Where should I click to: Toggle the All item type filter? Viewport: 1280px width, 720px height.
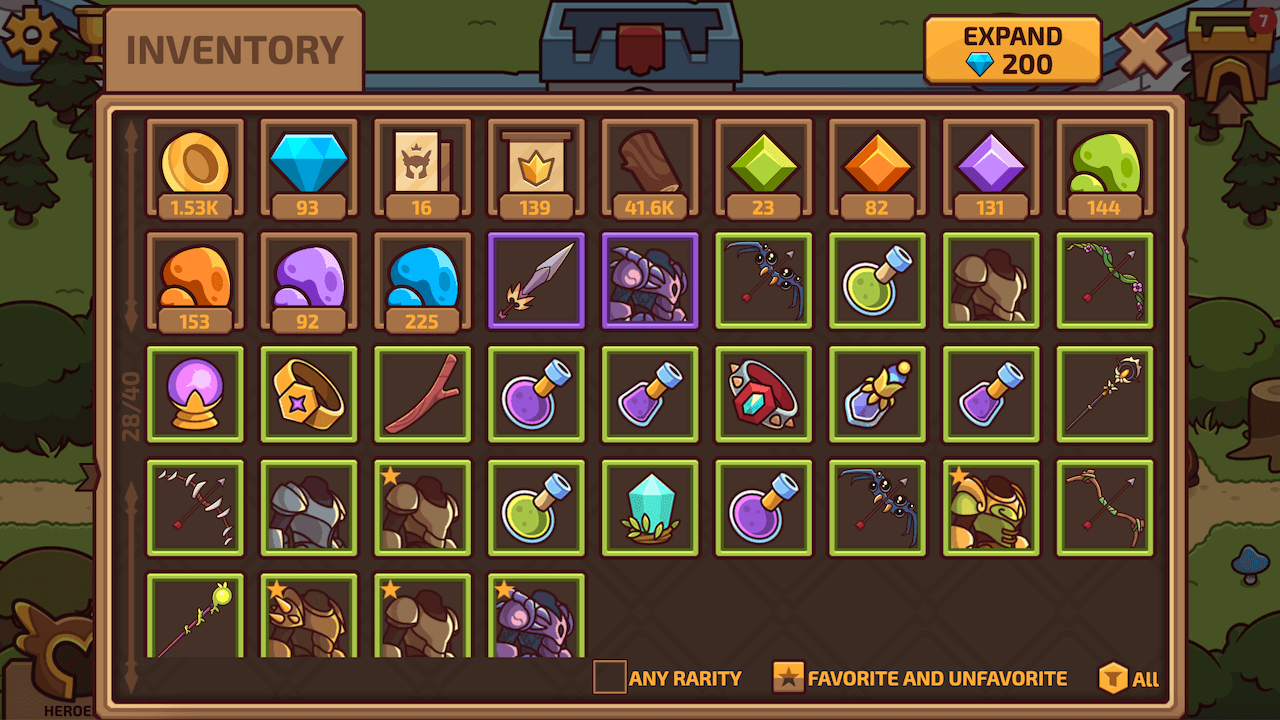1113,677
